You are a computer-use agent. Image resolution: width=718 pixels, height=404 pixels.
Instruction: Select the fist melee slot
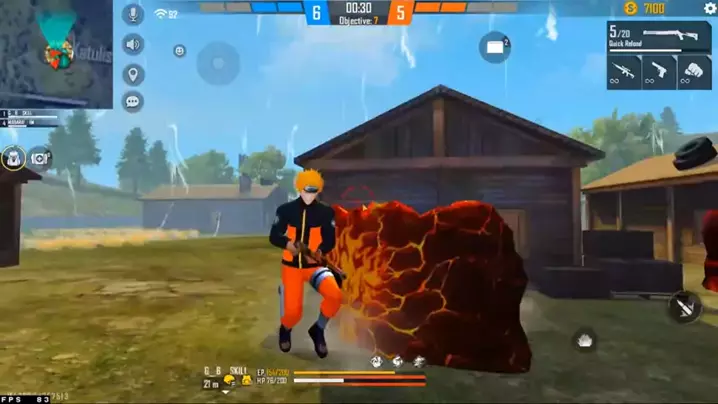(694, 73)
